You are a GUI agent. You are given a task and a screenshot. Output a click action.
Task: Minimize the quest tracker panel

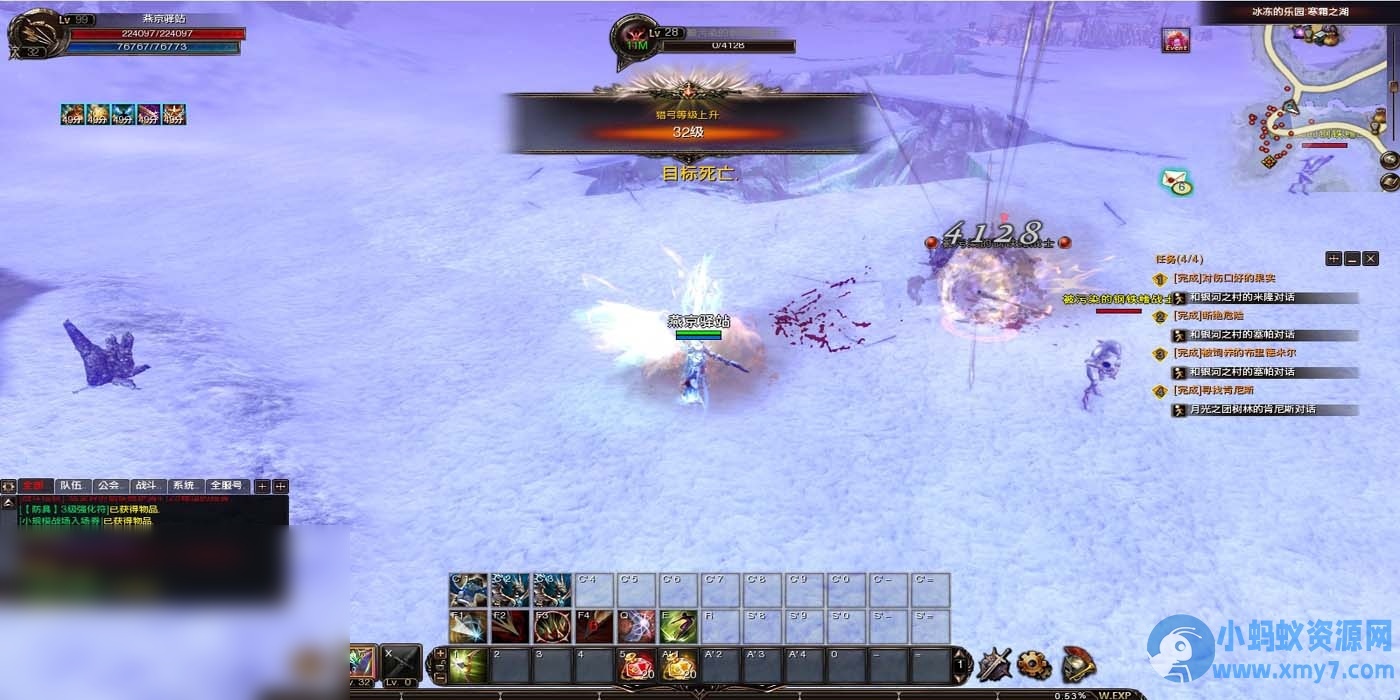(x=1352, y=259)
